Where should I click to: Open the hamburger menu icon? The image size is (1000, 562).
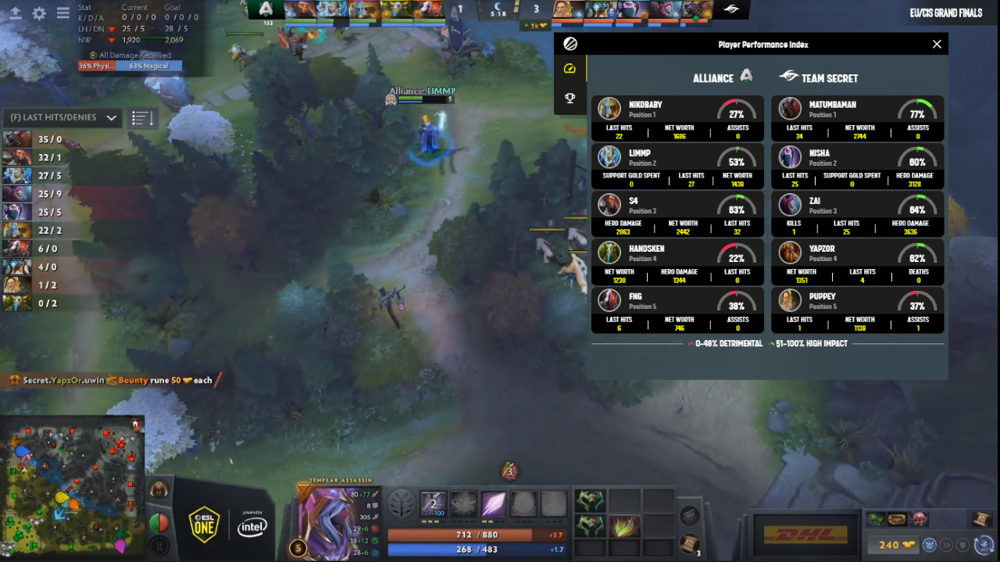pos(63,14)
